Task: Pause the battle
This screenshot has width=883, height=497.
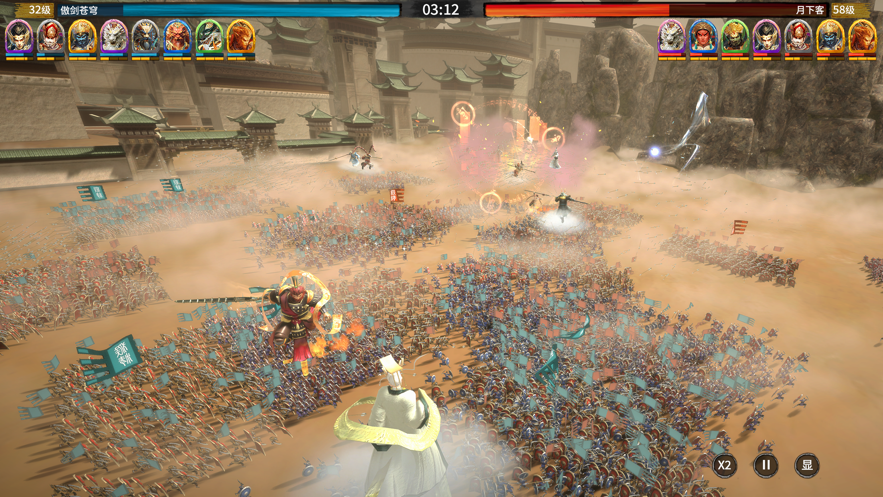Action: (766, 465)
